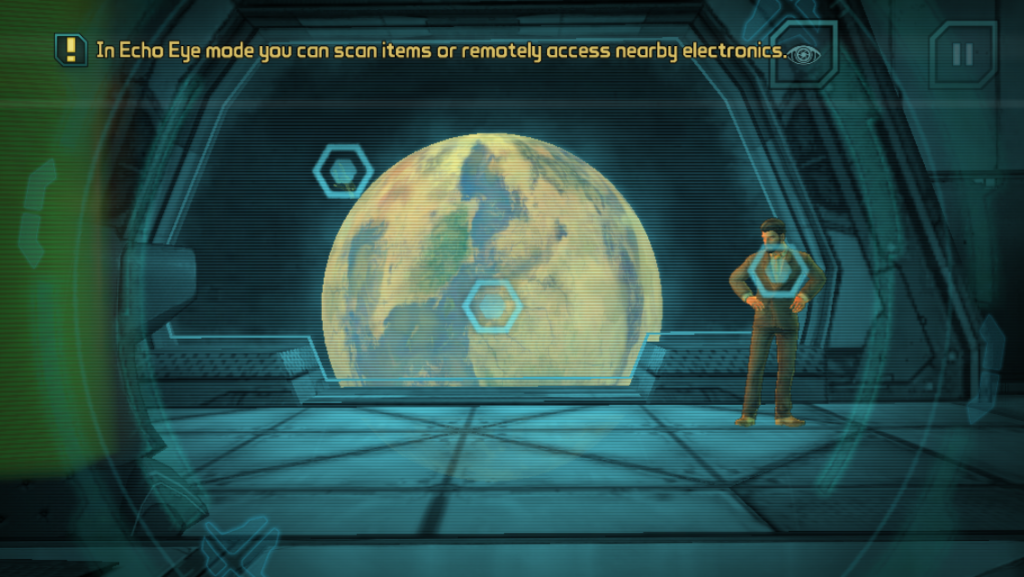Pause the game with the pause button
This screenshot has height=577, width=1024.
pyautogui.click(x=962, y=54)
